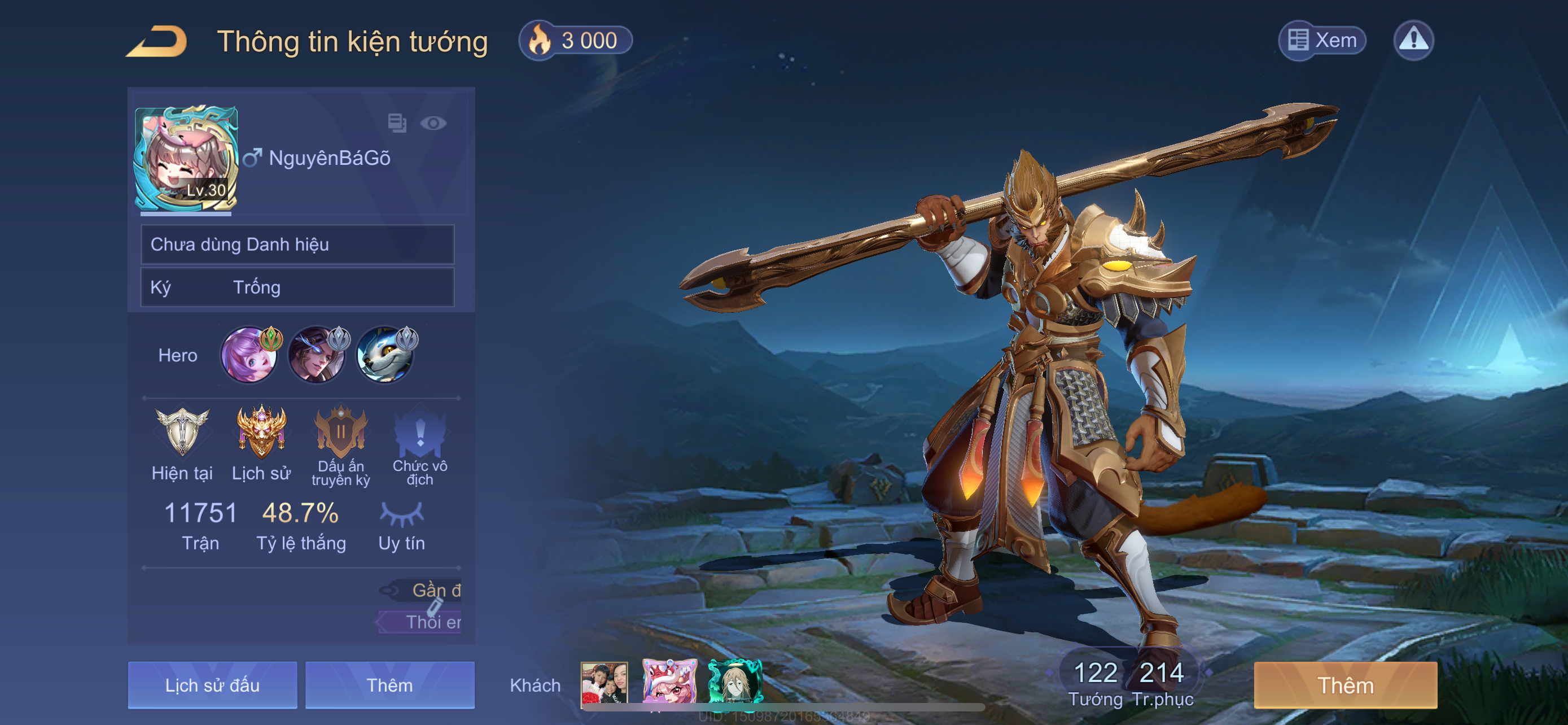This screenshot has height=725, width=1568.
Task: Toggle the eye visibility icon
Action: click(x=433, y=124)
